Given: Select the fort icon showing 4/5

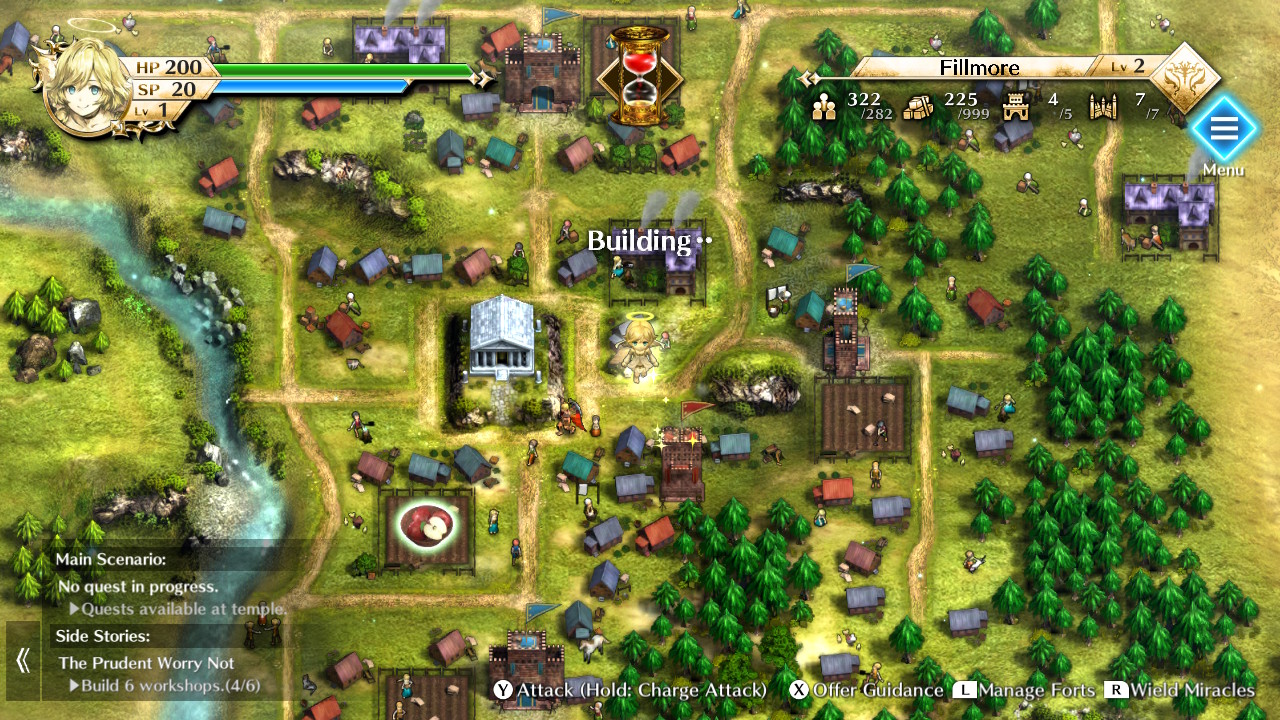Looking at the screenshot, I should point(1016,106).
